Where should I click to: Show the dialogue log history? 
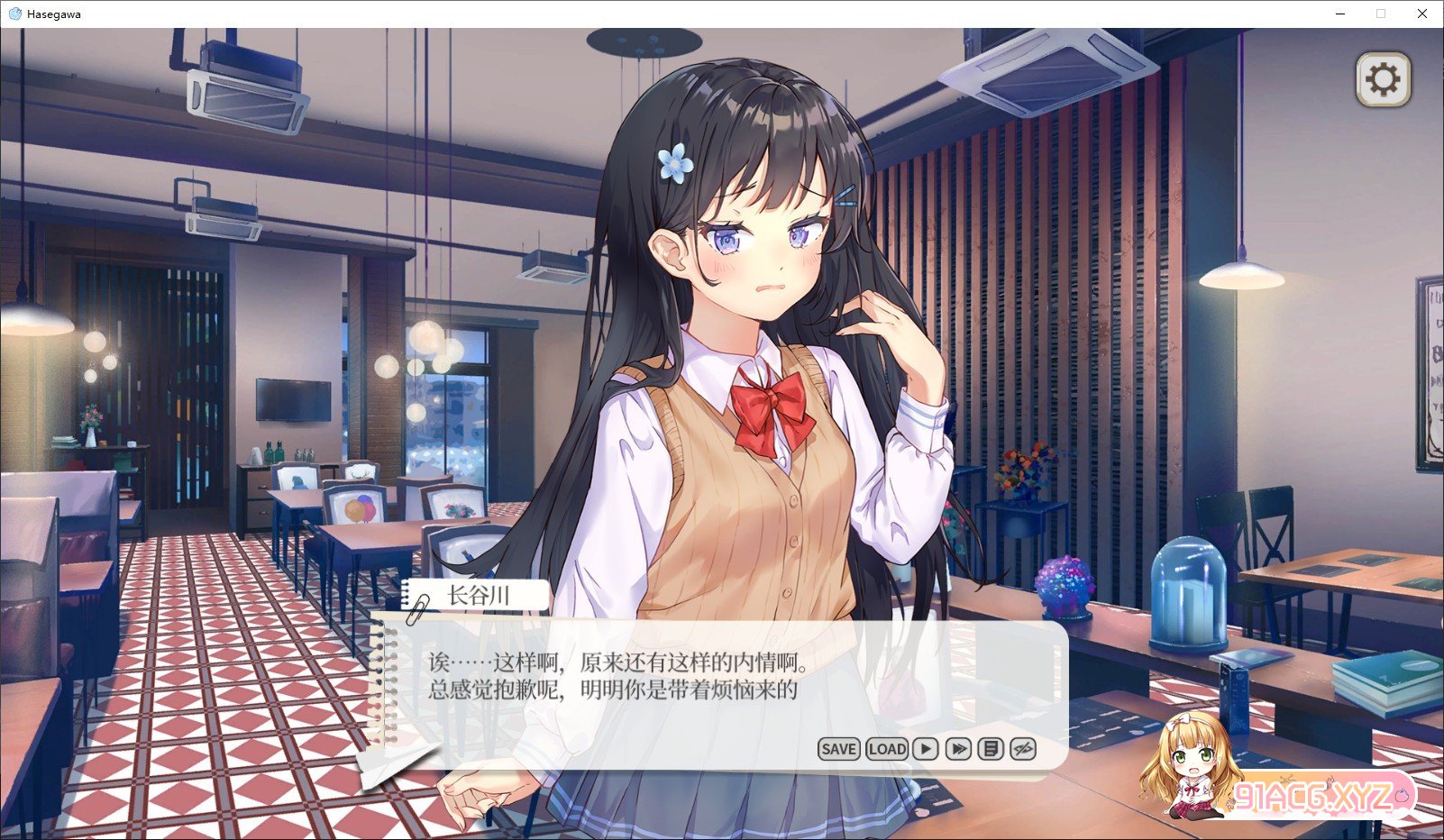[991, 749]
